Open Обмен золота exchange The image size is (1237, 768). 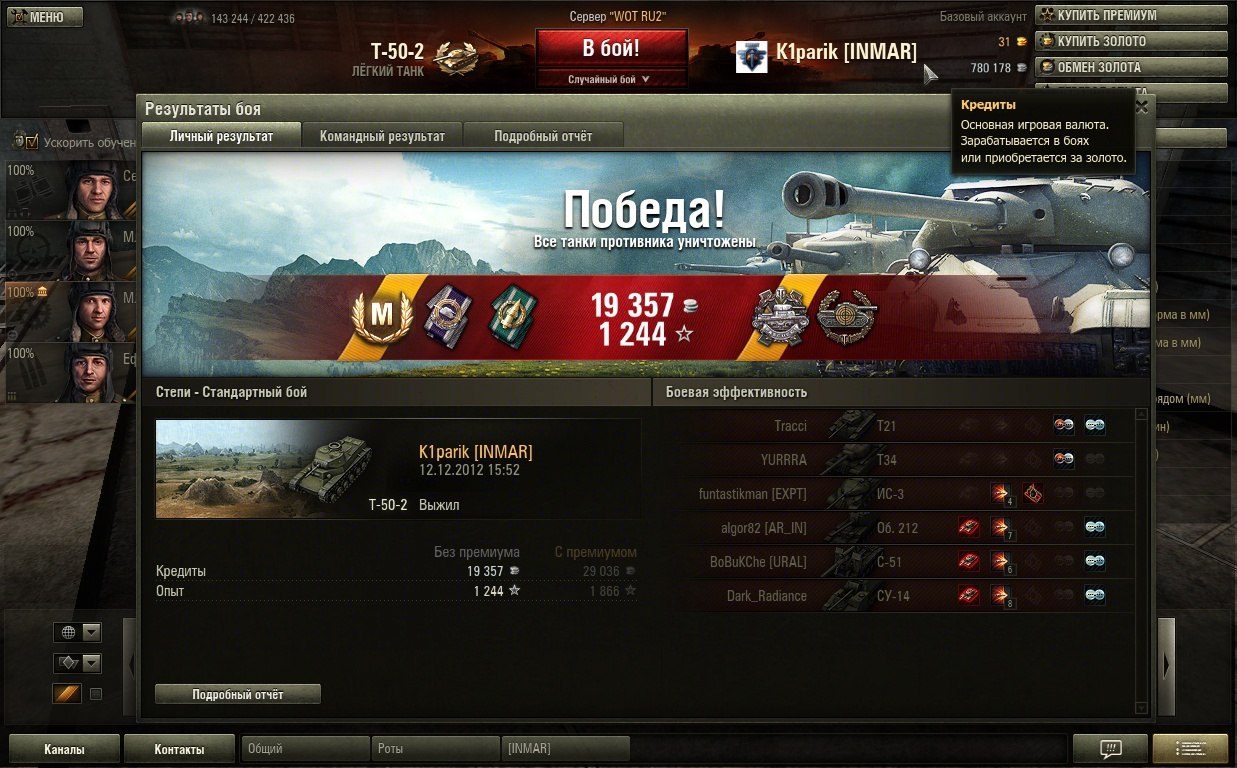[x=1130, y=67]
